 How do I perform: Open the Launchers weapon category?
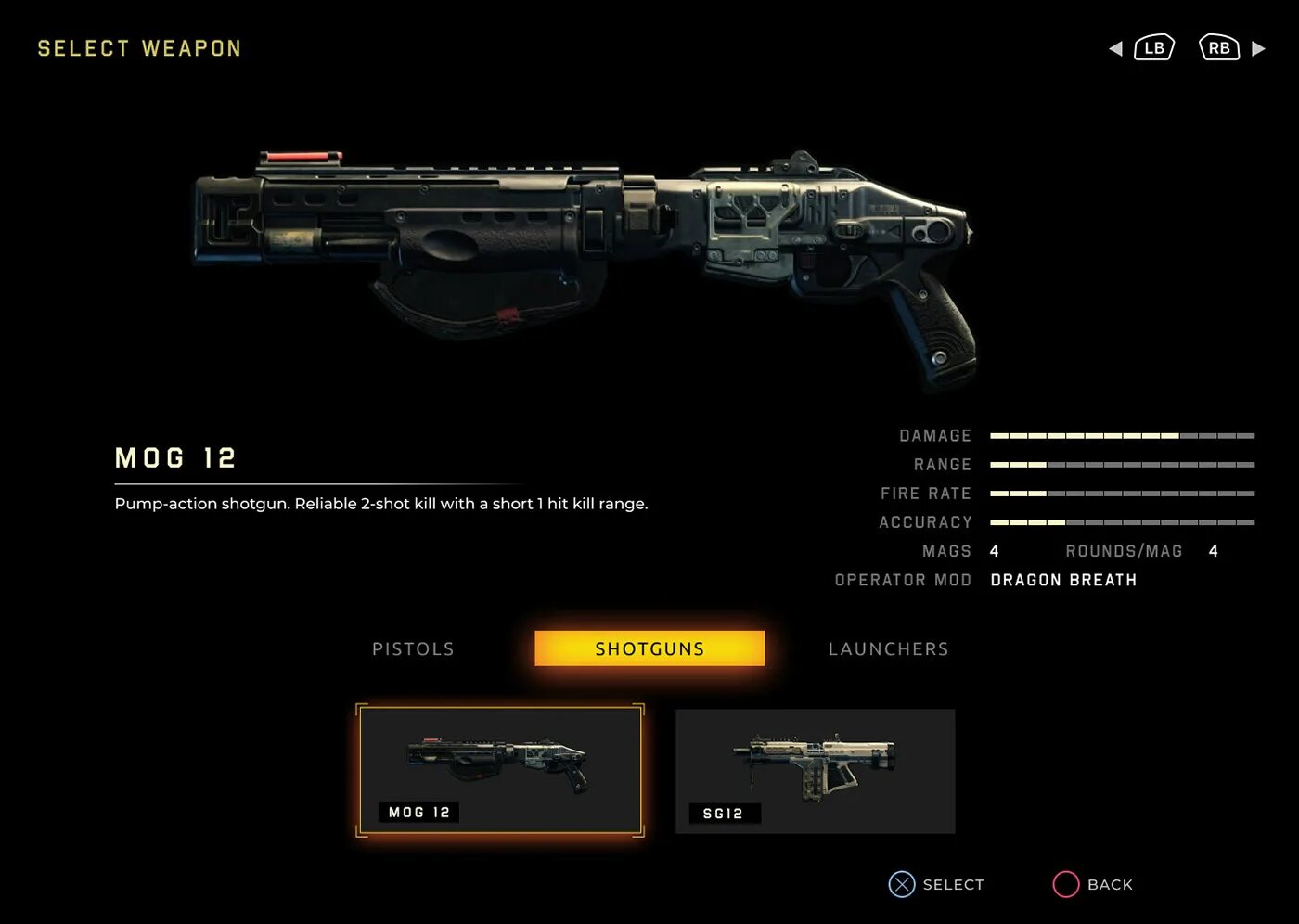888,649
